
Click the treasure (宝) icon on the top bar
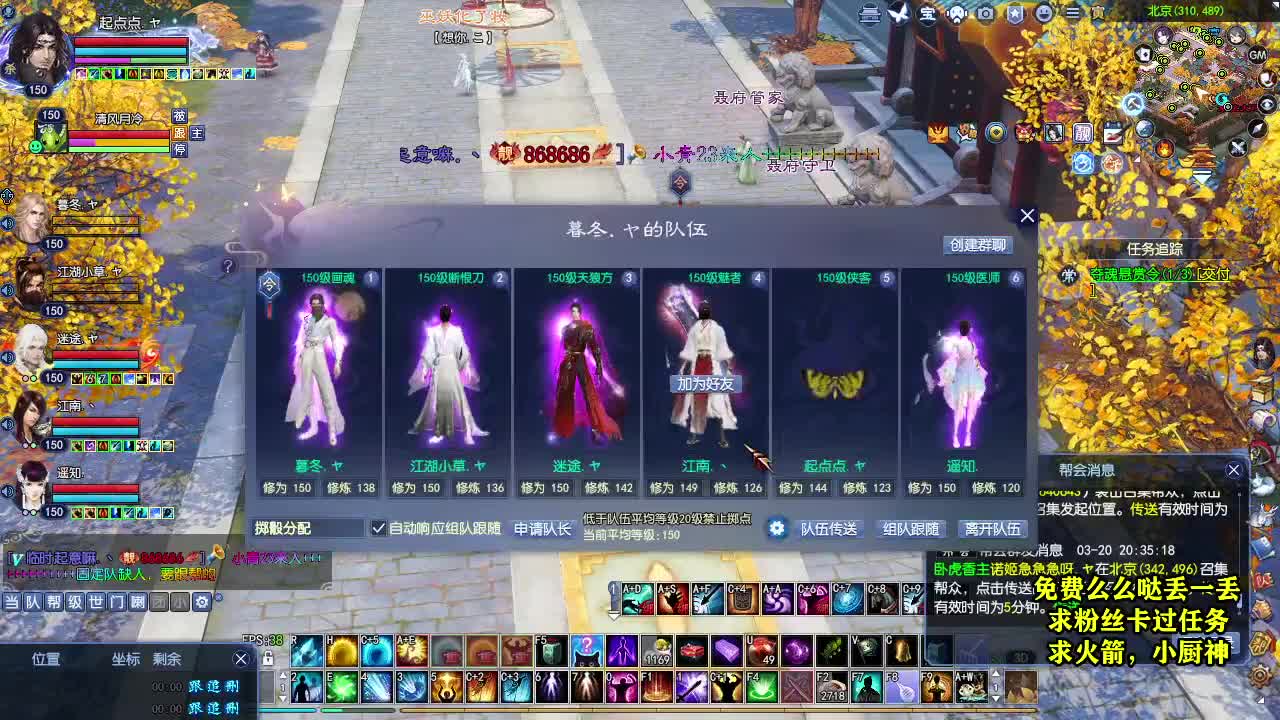[x=929, y=13]
